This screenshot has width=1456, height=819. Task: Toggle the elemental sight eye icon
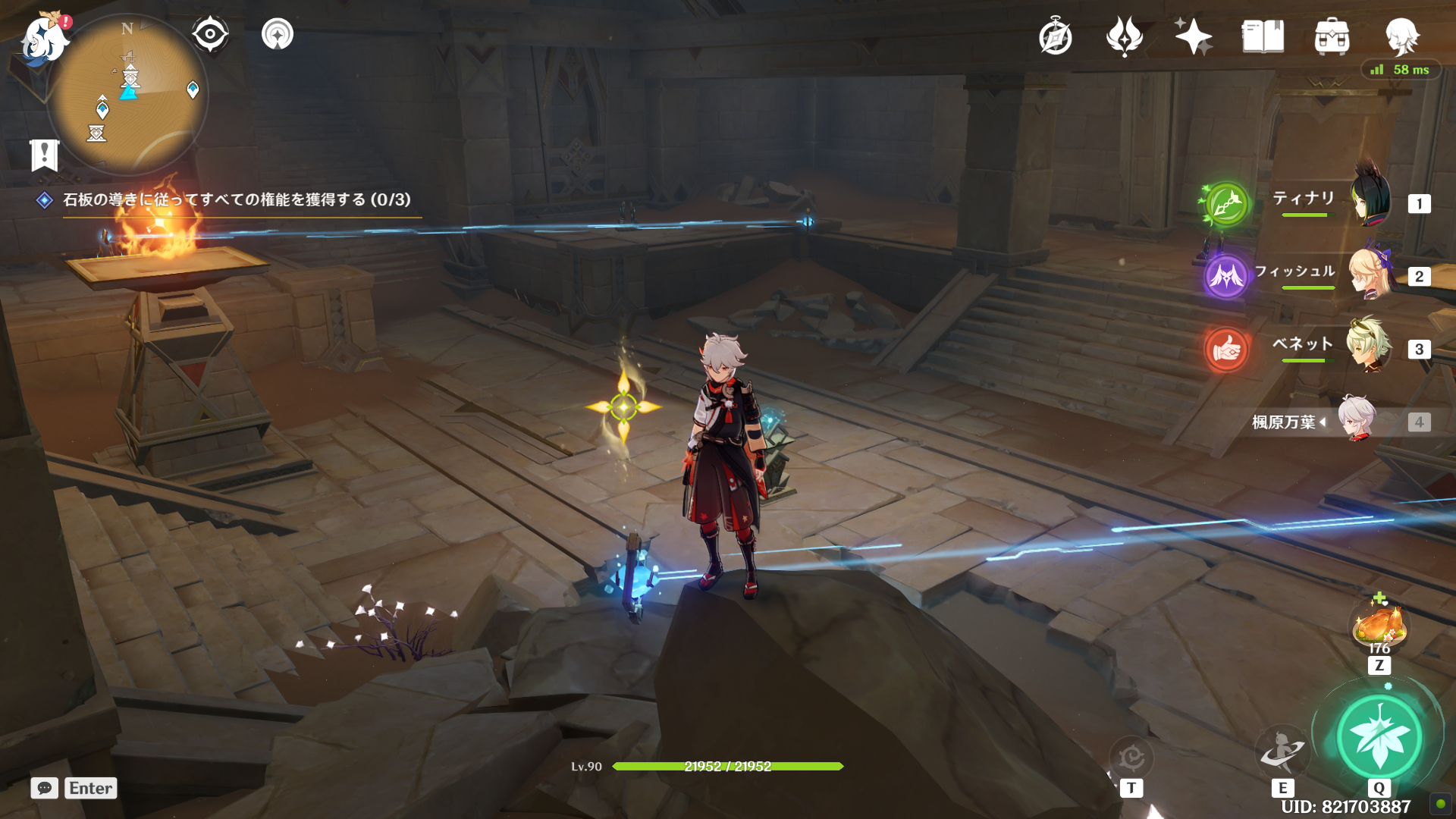click(210, 34)
